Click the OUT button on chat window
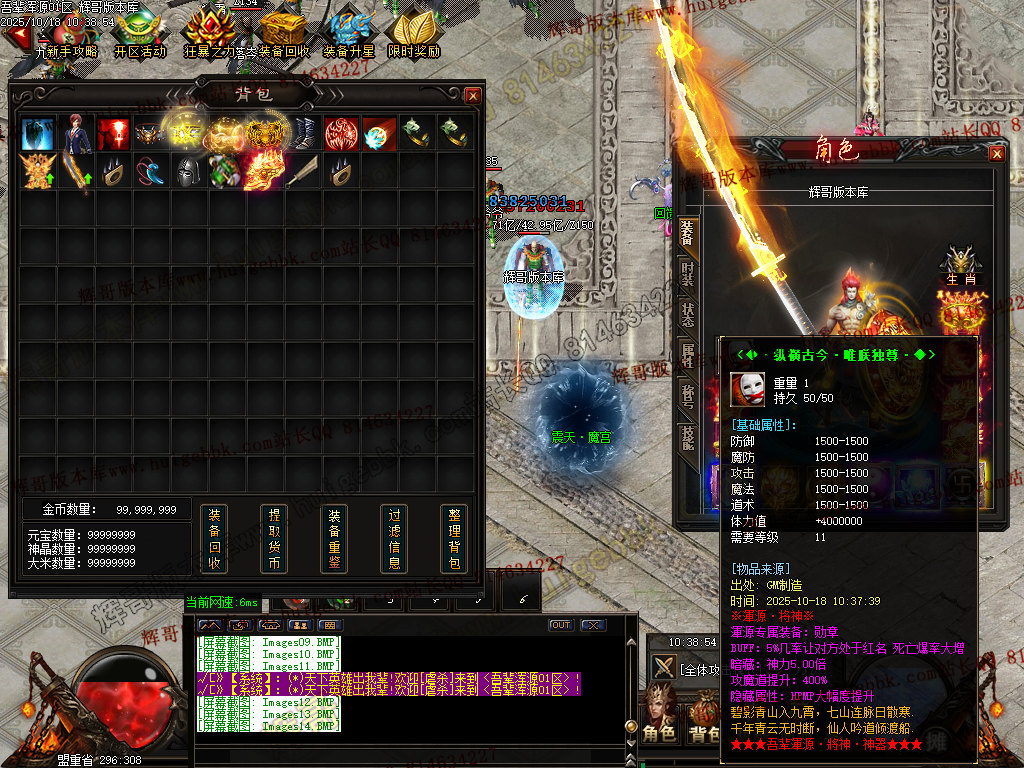1024x768 pixels. point(561,625)
